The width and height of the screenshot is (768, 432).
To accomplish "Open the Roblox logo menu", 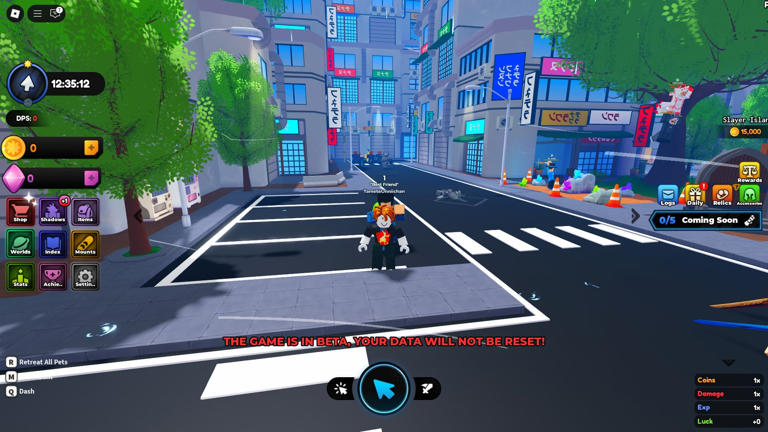I will 14,13.
